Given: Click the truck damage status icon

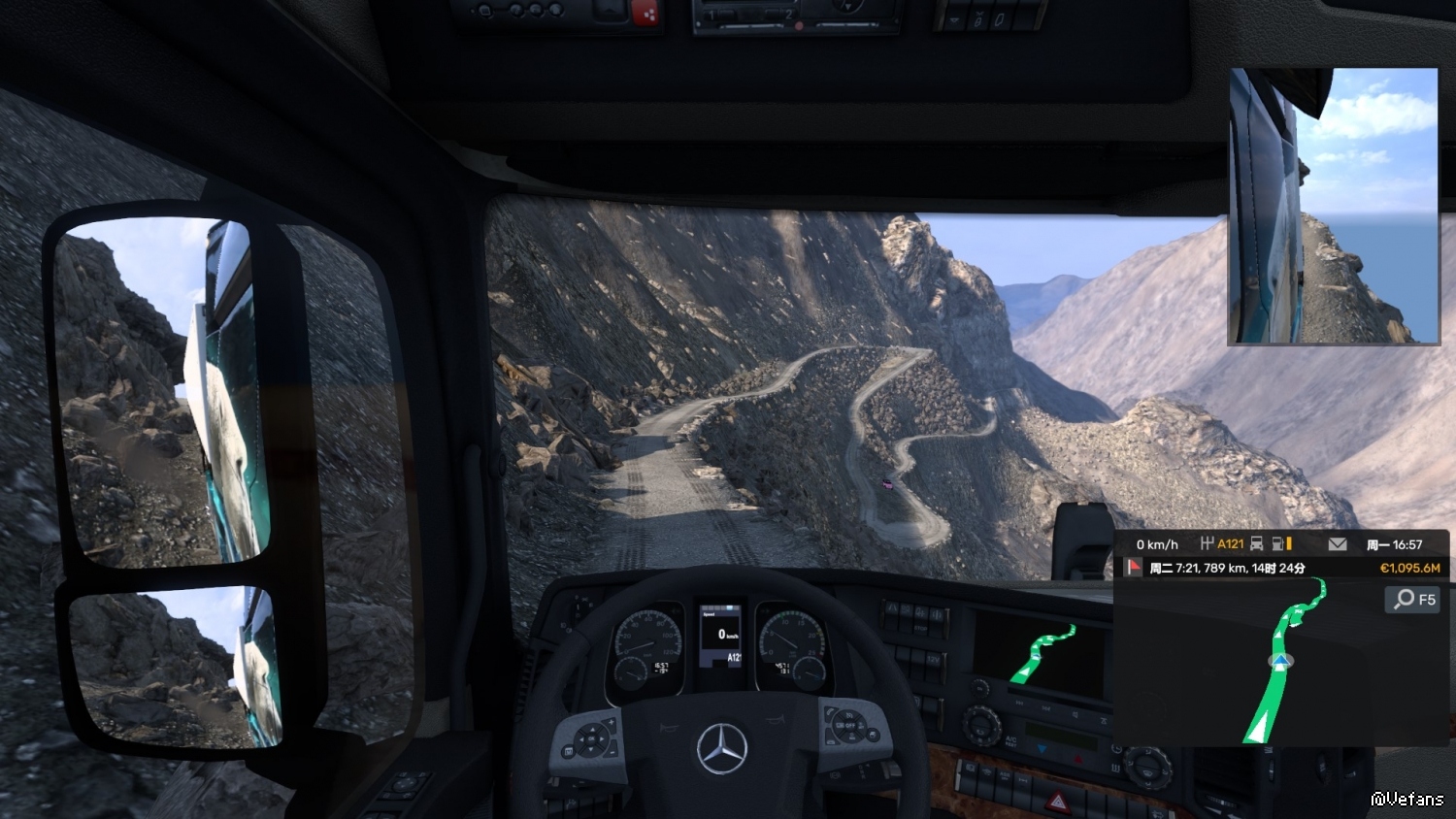Looking at the screenshot, I should [1256, 544].
